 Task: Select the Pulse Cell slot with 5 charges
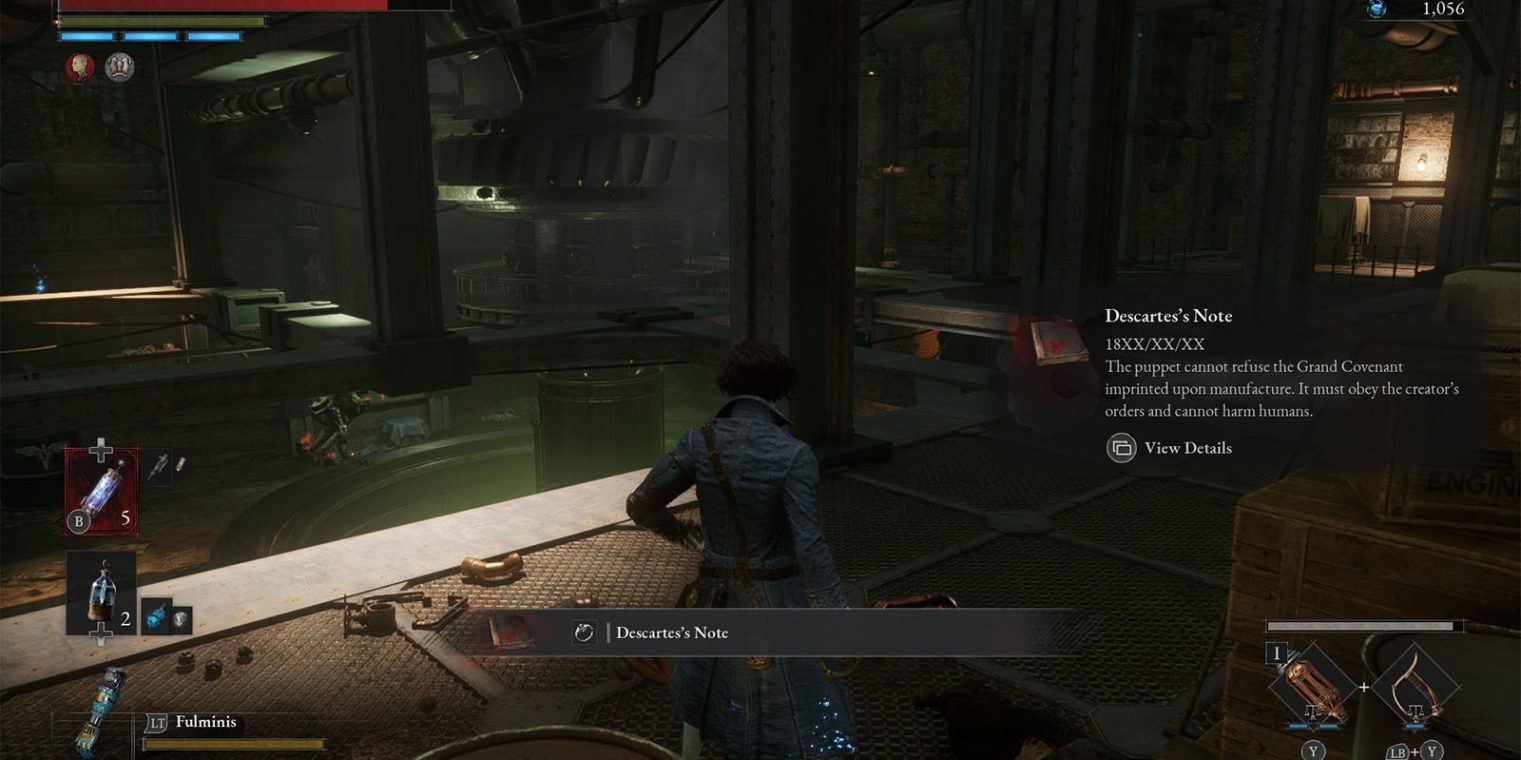tap(101, 490)
